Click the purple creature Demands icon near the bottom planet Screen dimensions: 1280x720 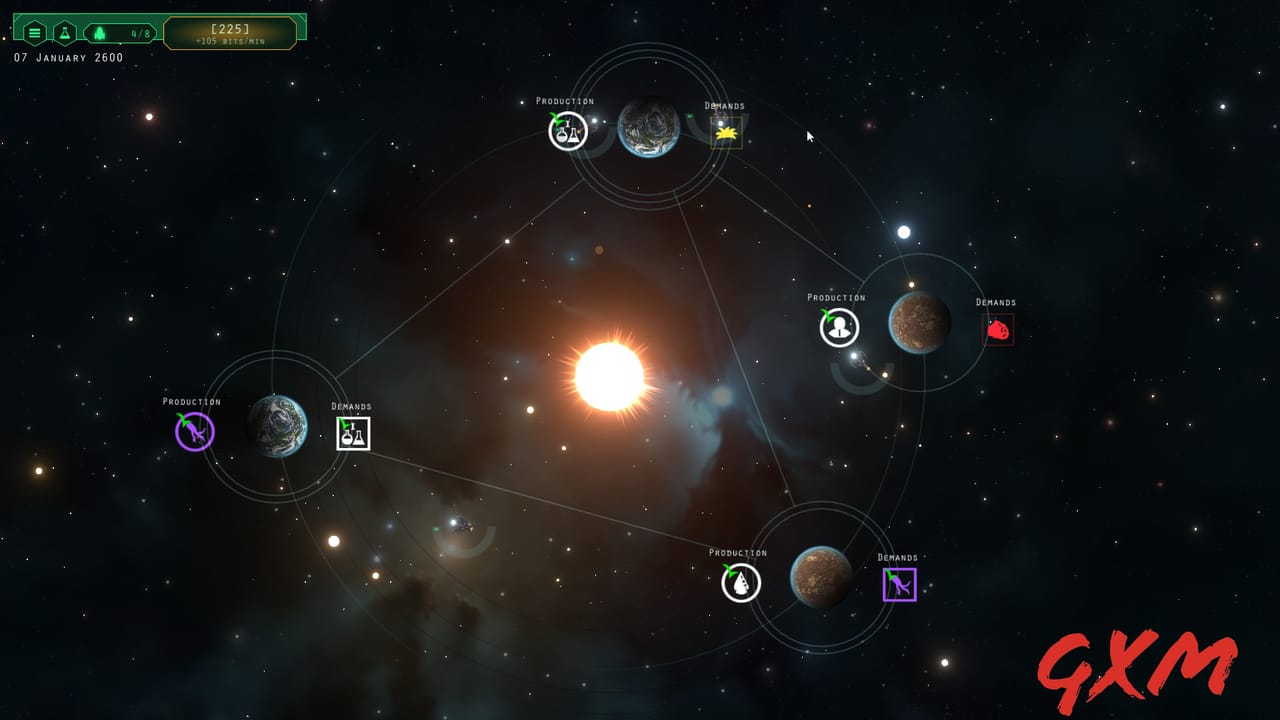pyautogui.click(x=898, y=583)
